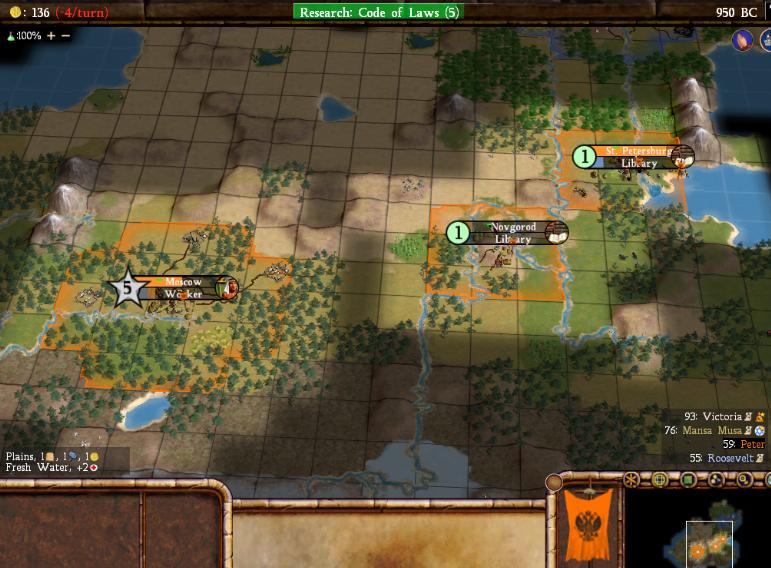Toggle the three-colored-dots minimap button
Screen dimensions: 771x568
click(716, 480)
